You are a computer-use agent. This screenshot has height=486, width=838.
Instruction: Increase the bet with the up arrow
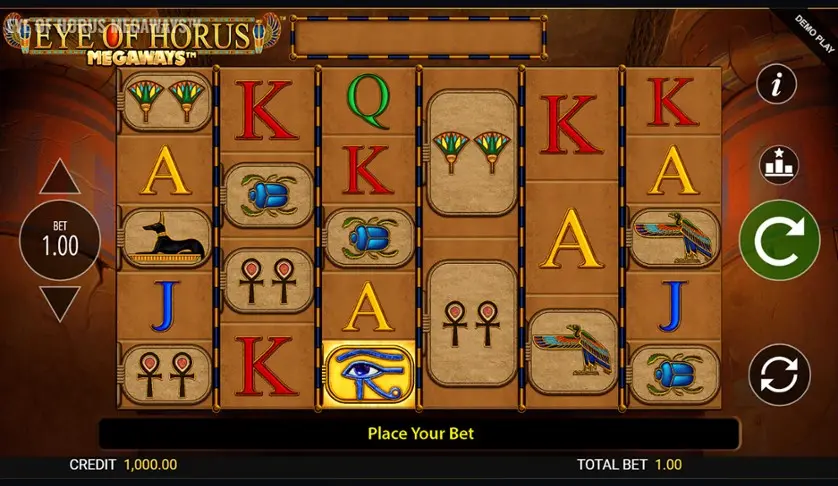(x=60, y=177)
